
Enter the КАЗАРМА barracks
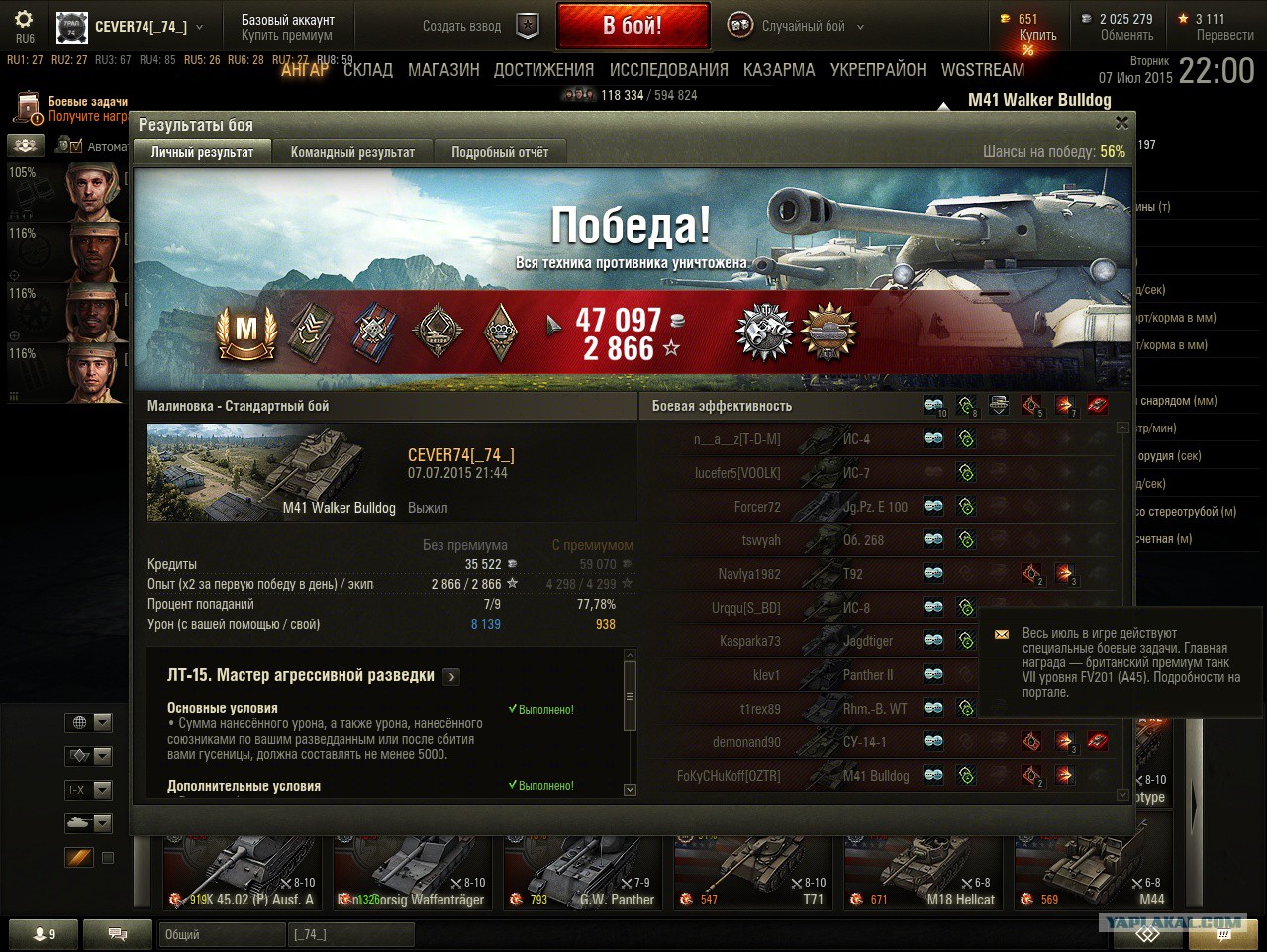pyautogui.click(x=779, y=70)
